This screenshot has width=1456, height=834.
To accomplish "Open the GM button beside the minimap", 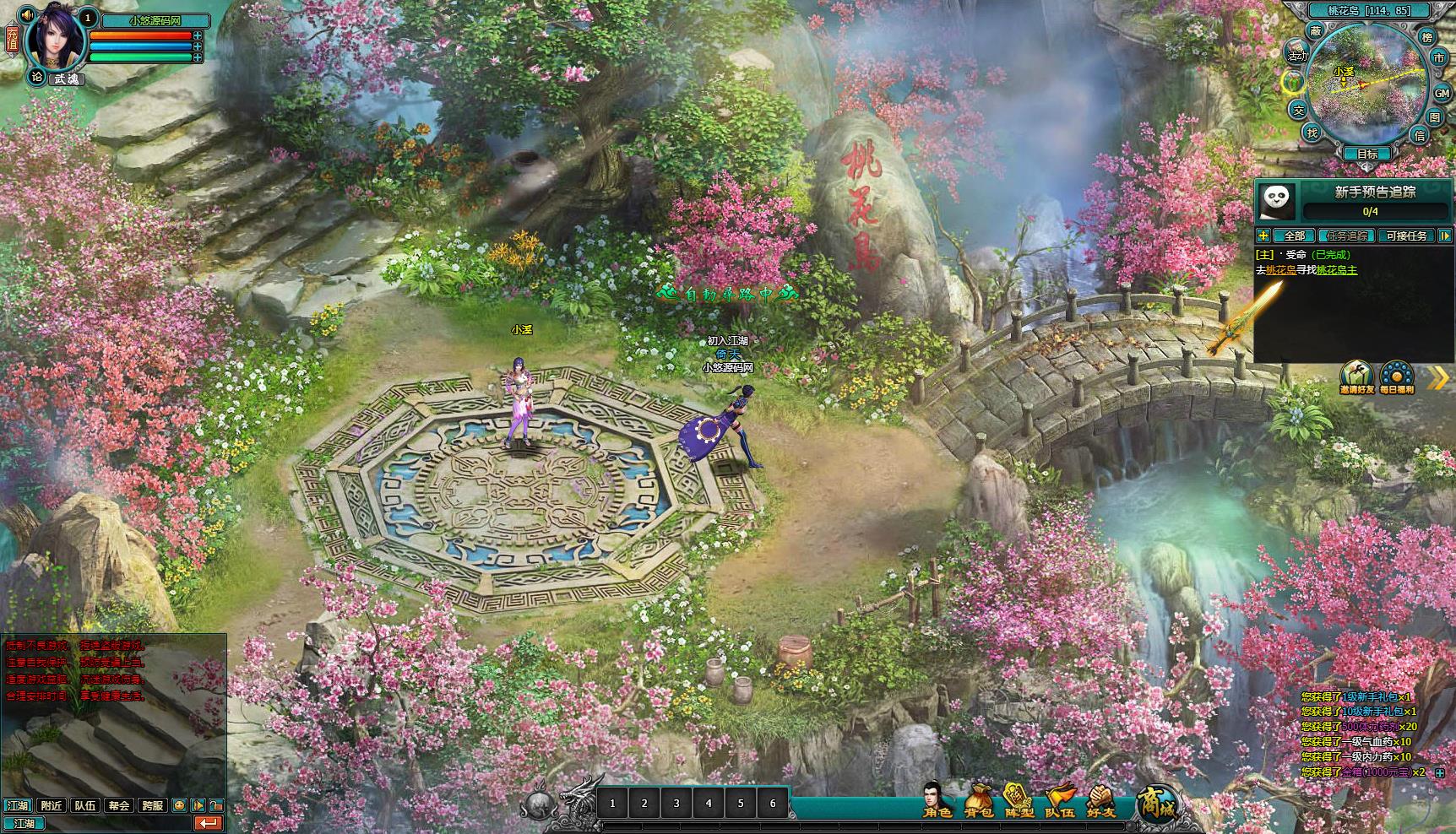I will 1441,94.
